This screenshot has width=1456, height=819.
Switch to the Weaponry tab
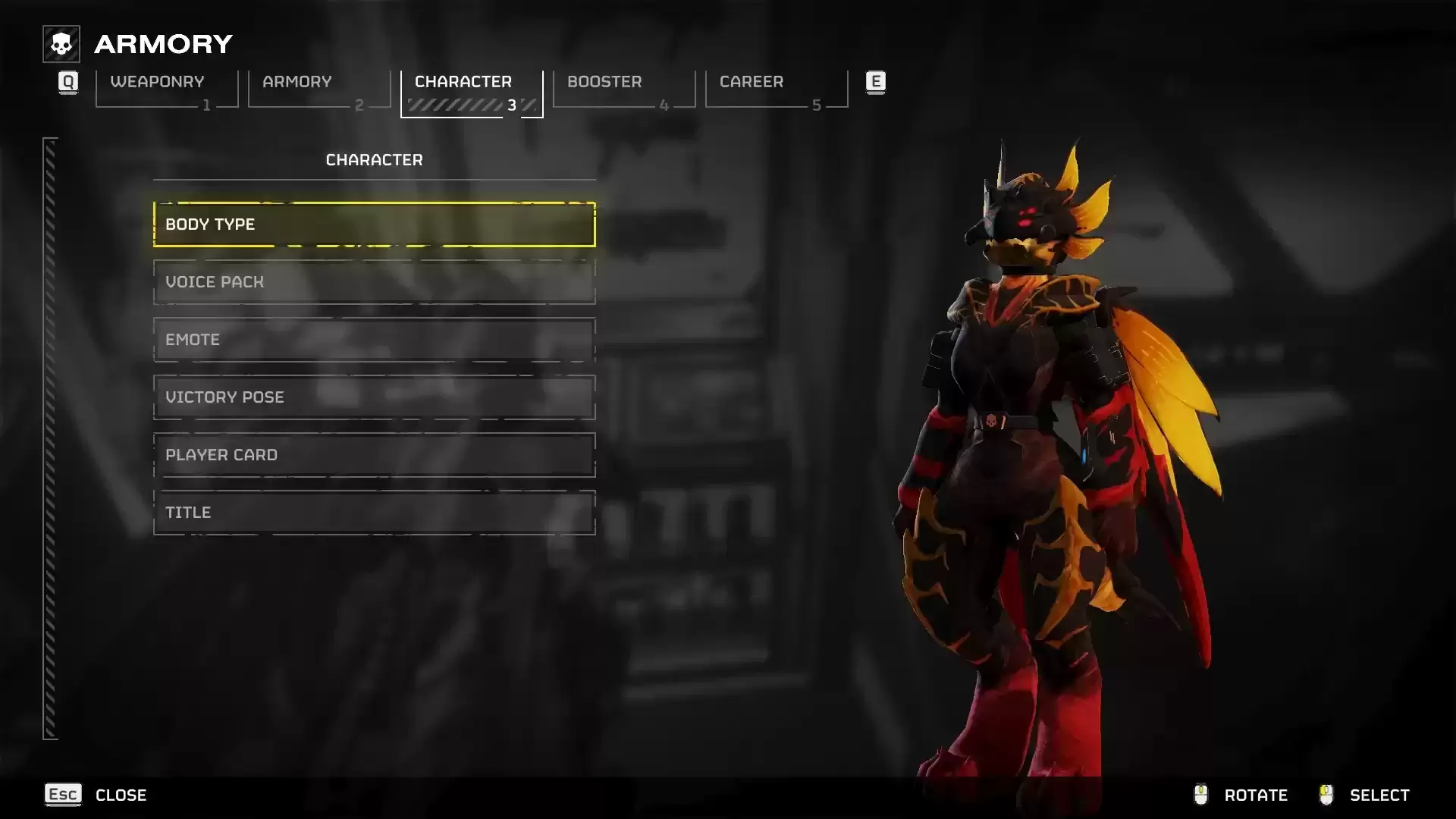pos(166,88)
